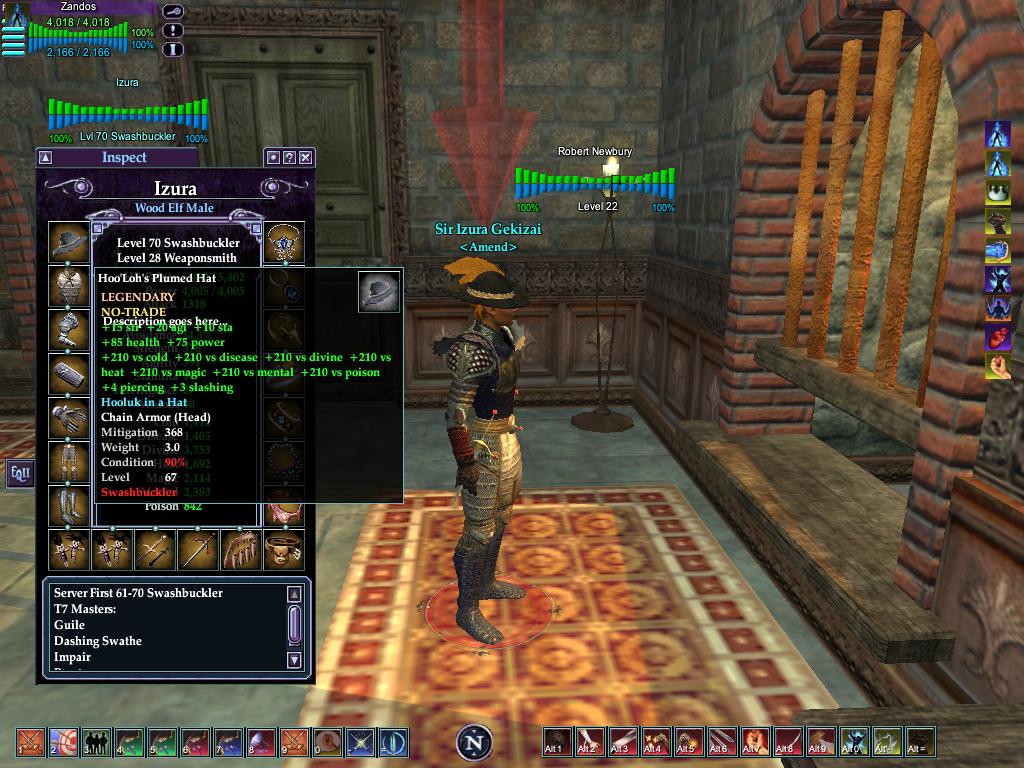The height and width of the screenshot is (768, 1024).
Task: Select the belt pouch equipment slot
Action: click(283, 549)
